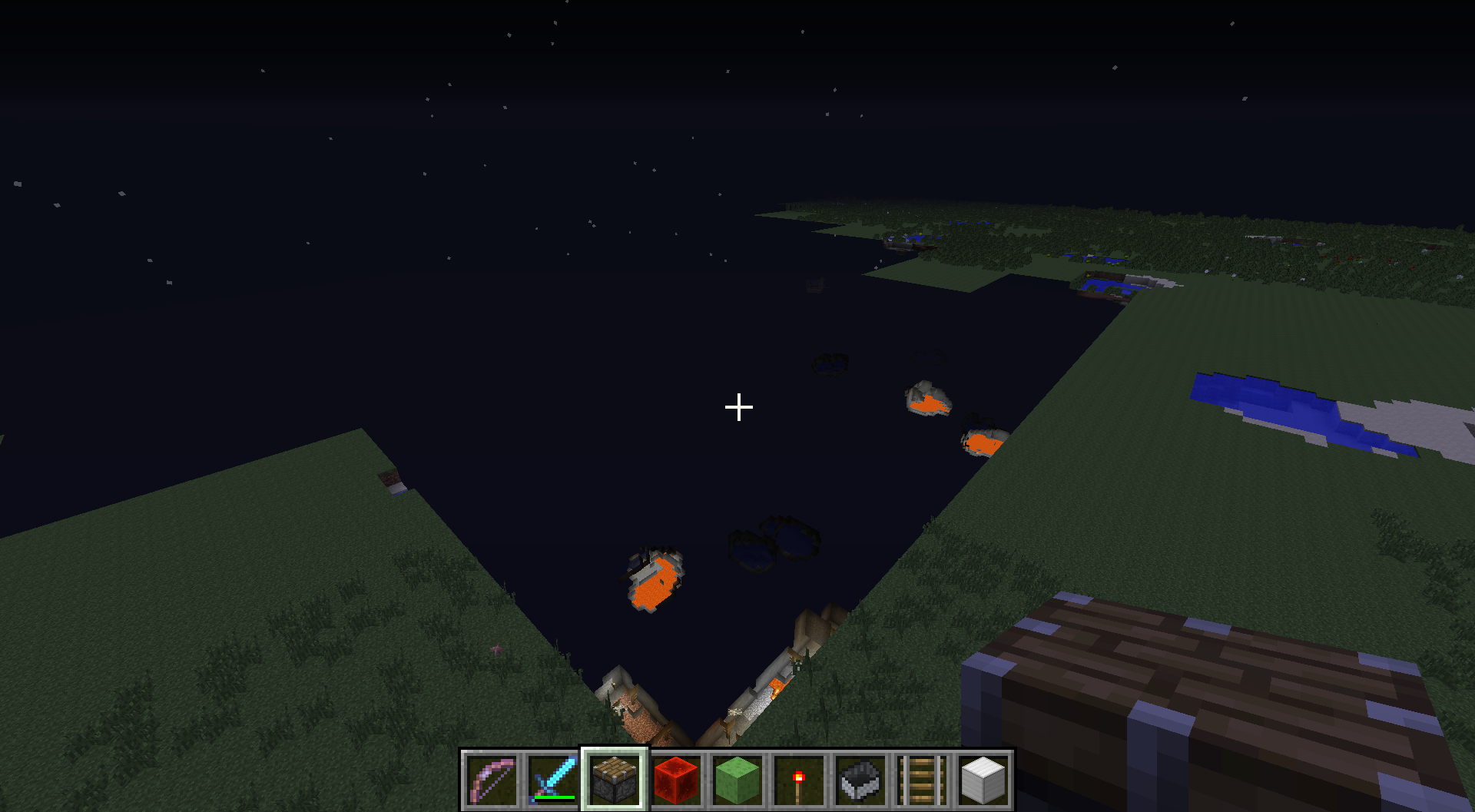Viewport: 1475px width, 812px height.
Task: Select the enchanted bow hotbar slot
Action: click(x=492, y=780)
